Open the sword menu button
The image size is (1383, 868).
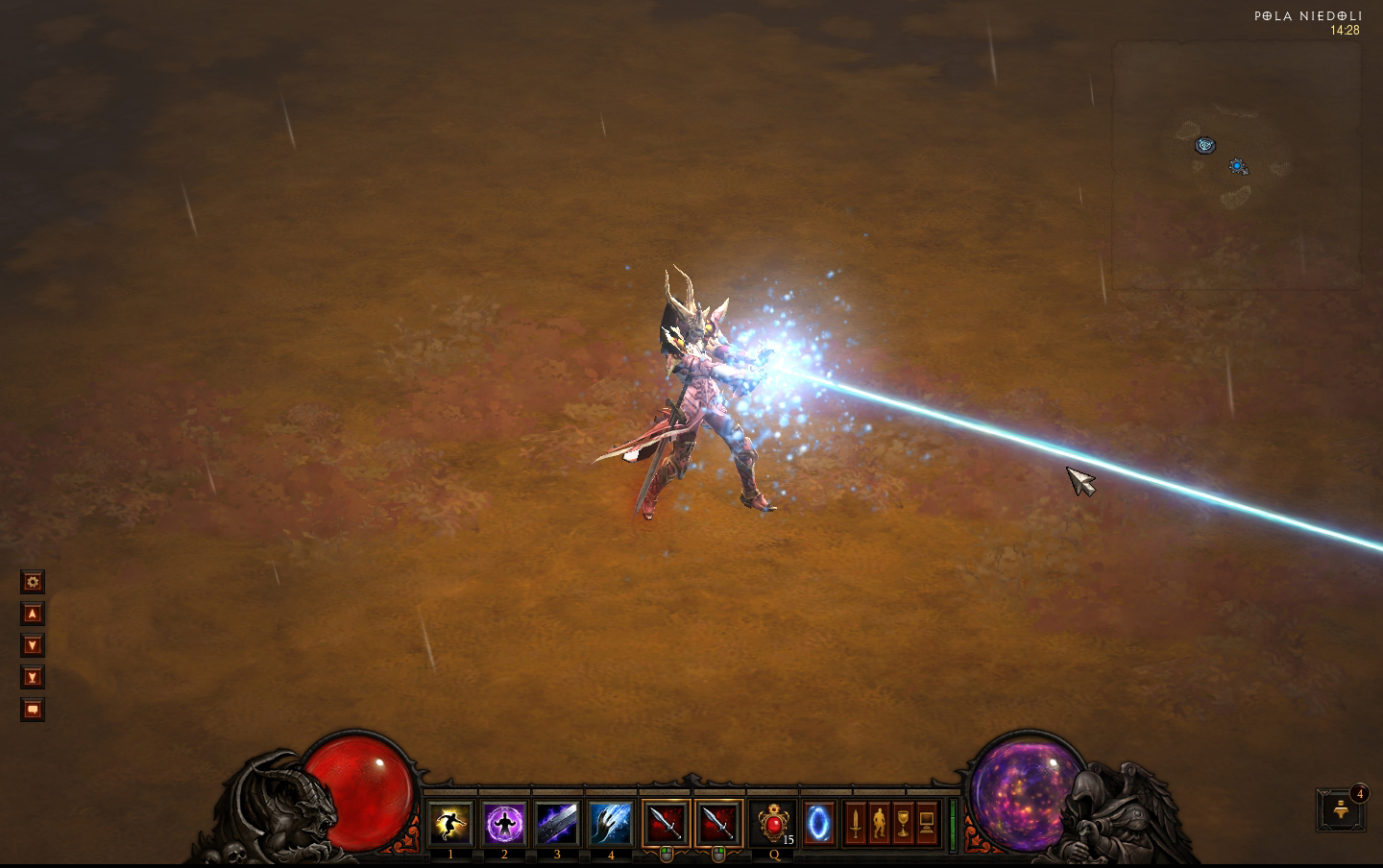855,823
